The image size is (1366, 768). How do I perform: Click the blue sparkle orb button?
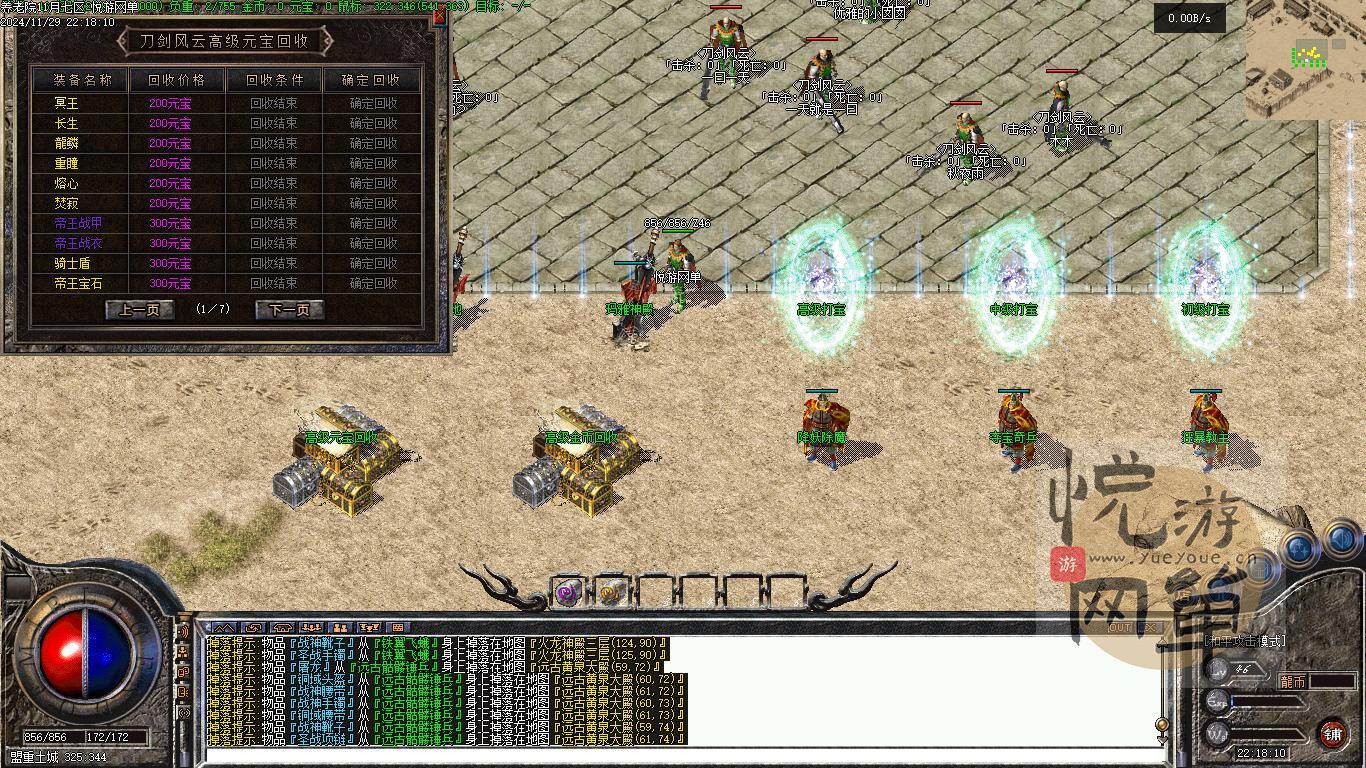click(1300, 547)
